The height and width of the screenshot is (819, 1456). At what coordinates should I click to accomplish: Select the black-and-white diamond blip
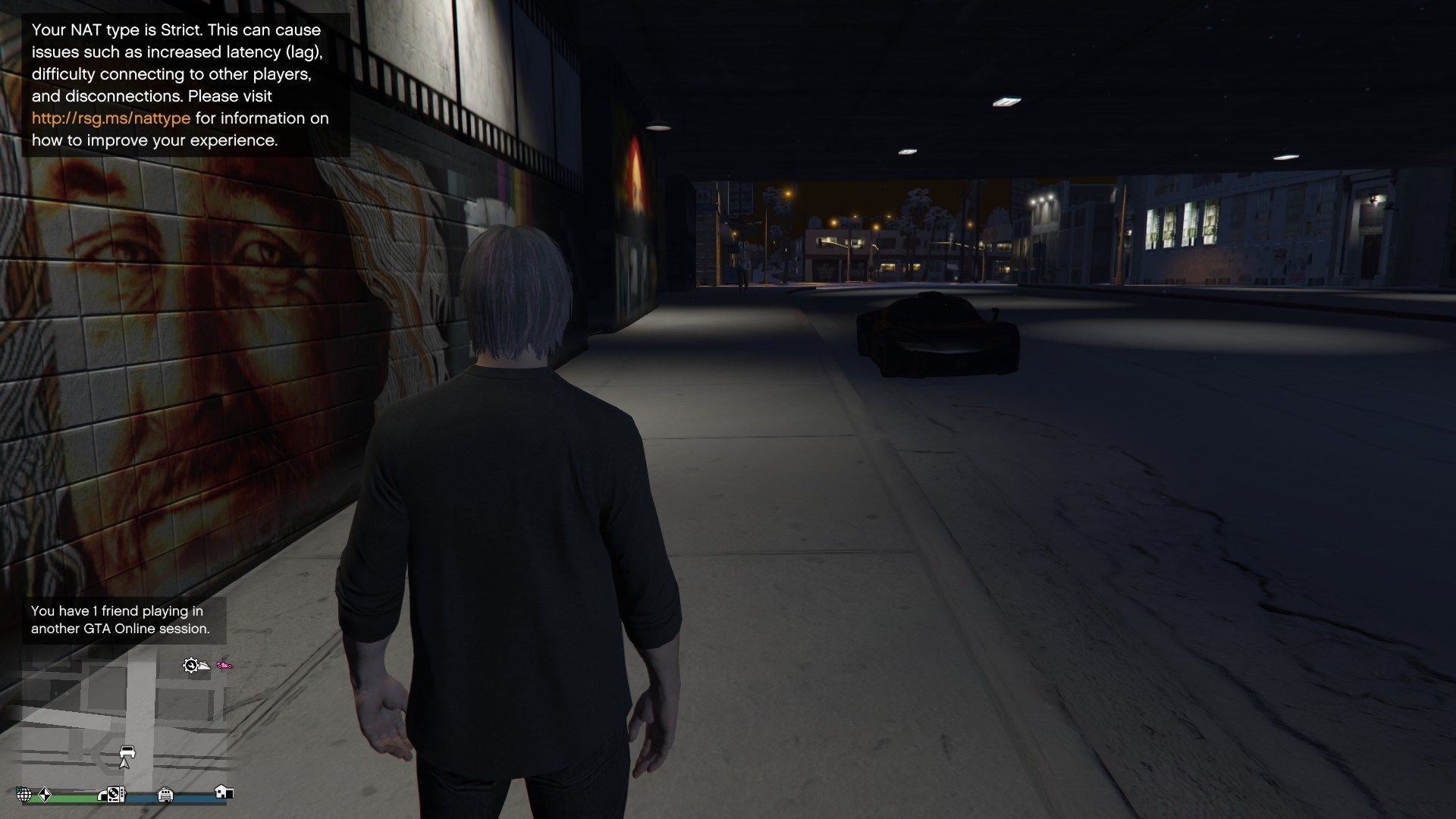[x=44, y=795]
